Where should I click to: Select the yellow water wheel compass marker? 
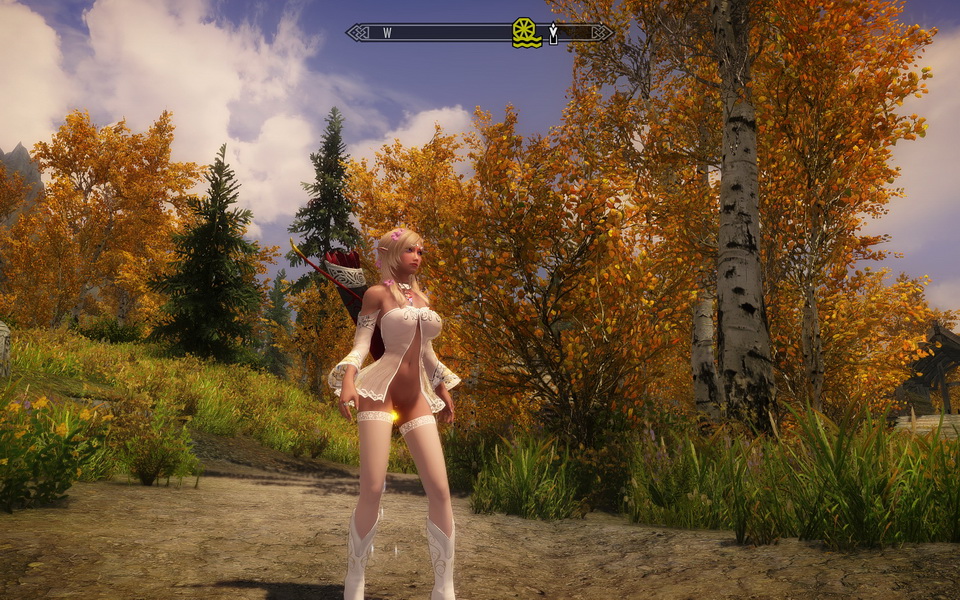[526, 32]
